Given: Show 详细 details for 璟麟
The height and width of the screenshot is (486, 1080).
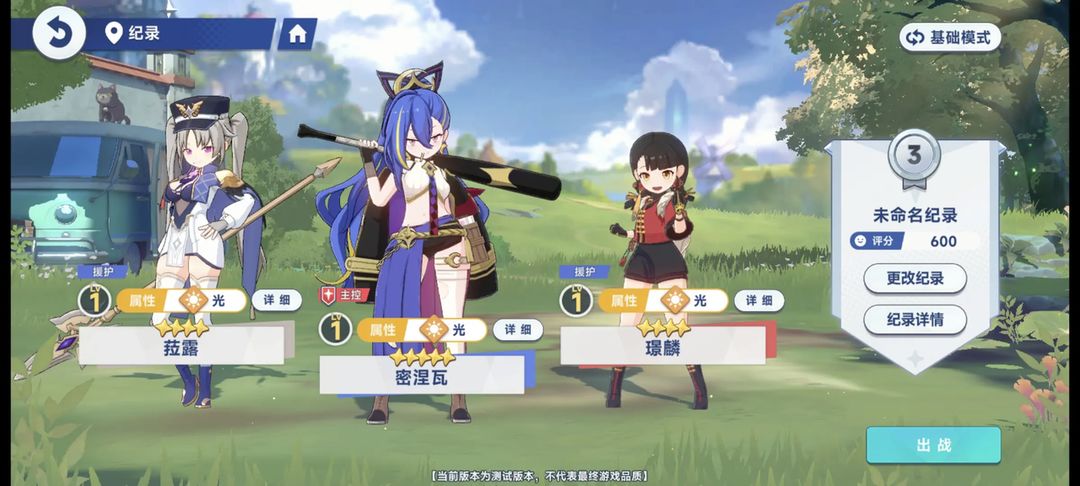Looking at the screenshot, I should coord(758,300).
